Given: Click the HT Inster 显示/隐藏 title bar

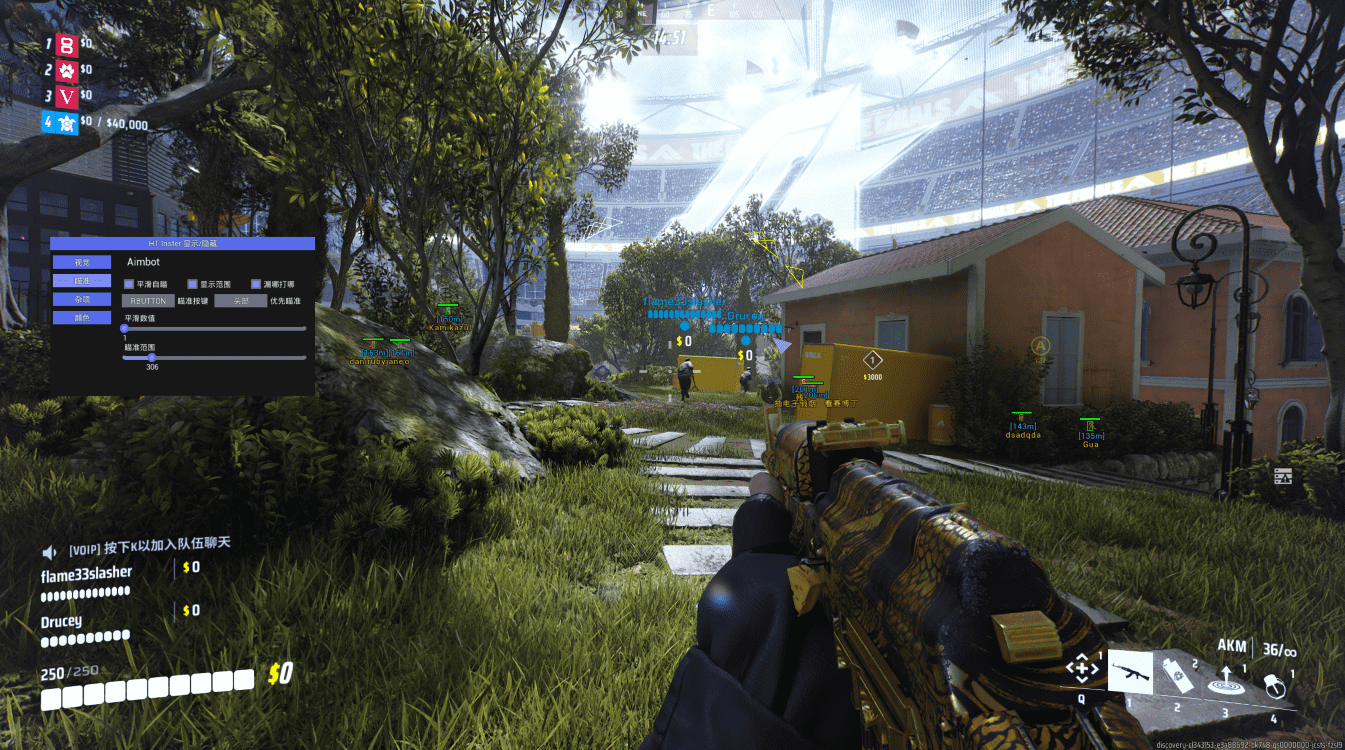Looking at the screenshot, I should [x=182, y=243].
